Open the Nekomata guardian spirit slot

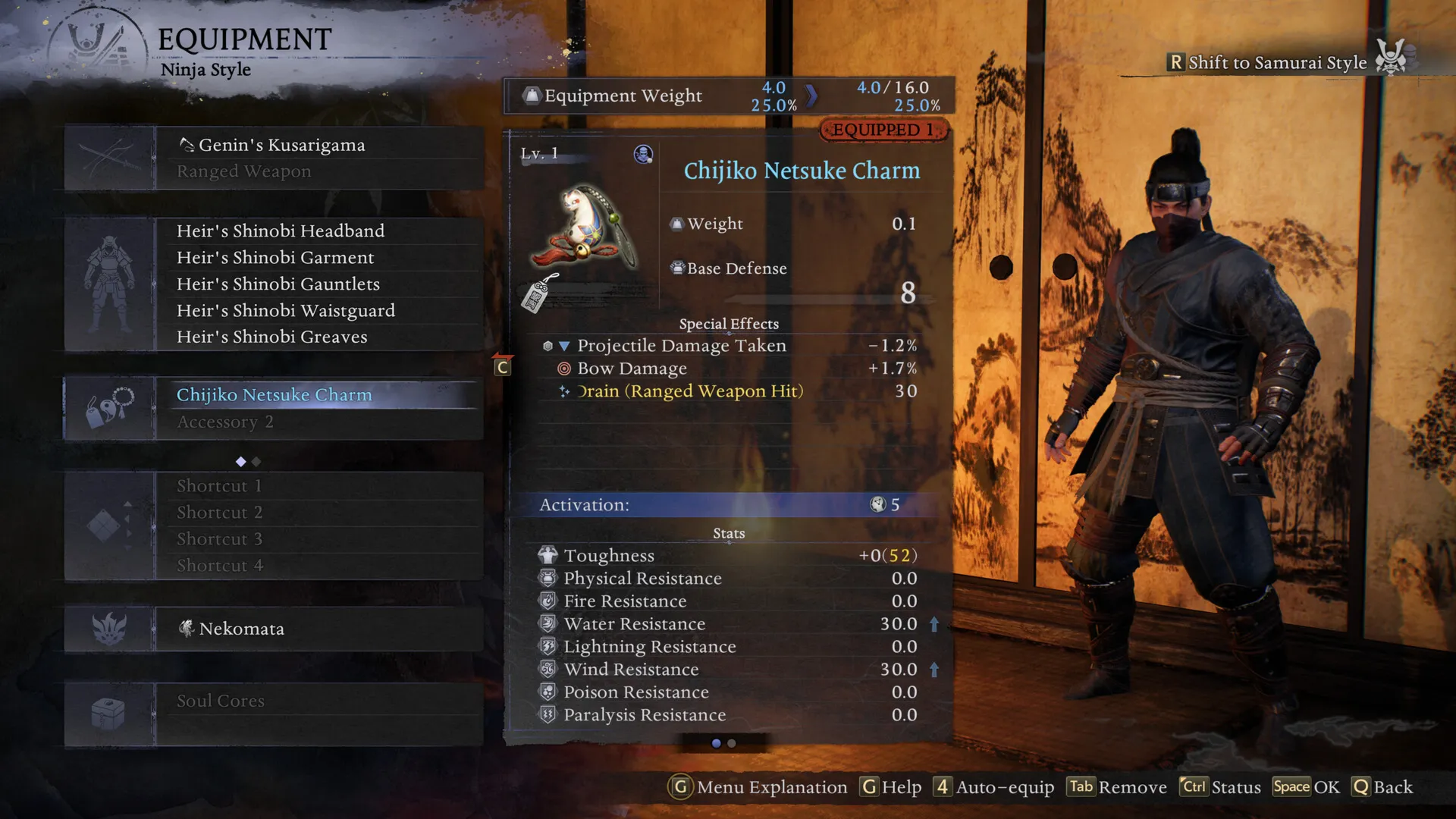(x=241, y=629)
